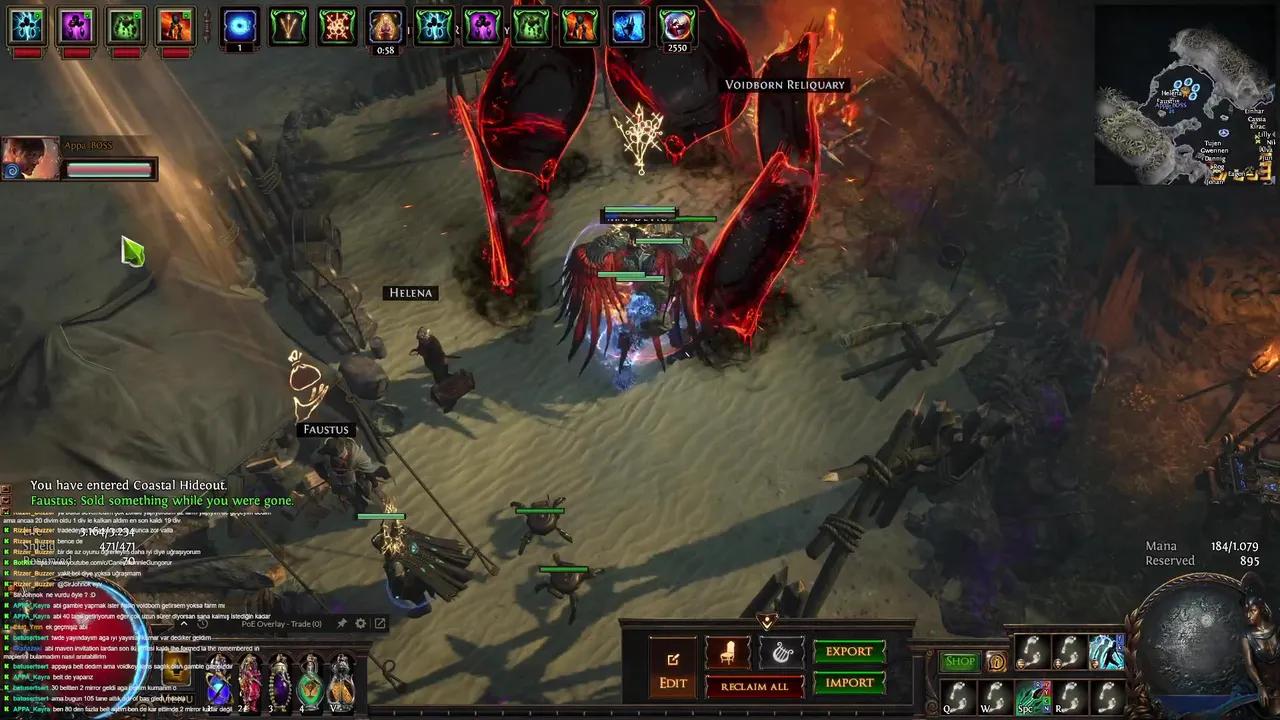Viewport: 1280px width, 720px height.
Task: Click the Reclaim All button
Action: coord(755,686)
